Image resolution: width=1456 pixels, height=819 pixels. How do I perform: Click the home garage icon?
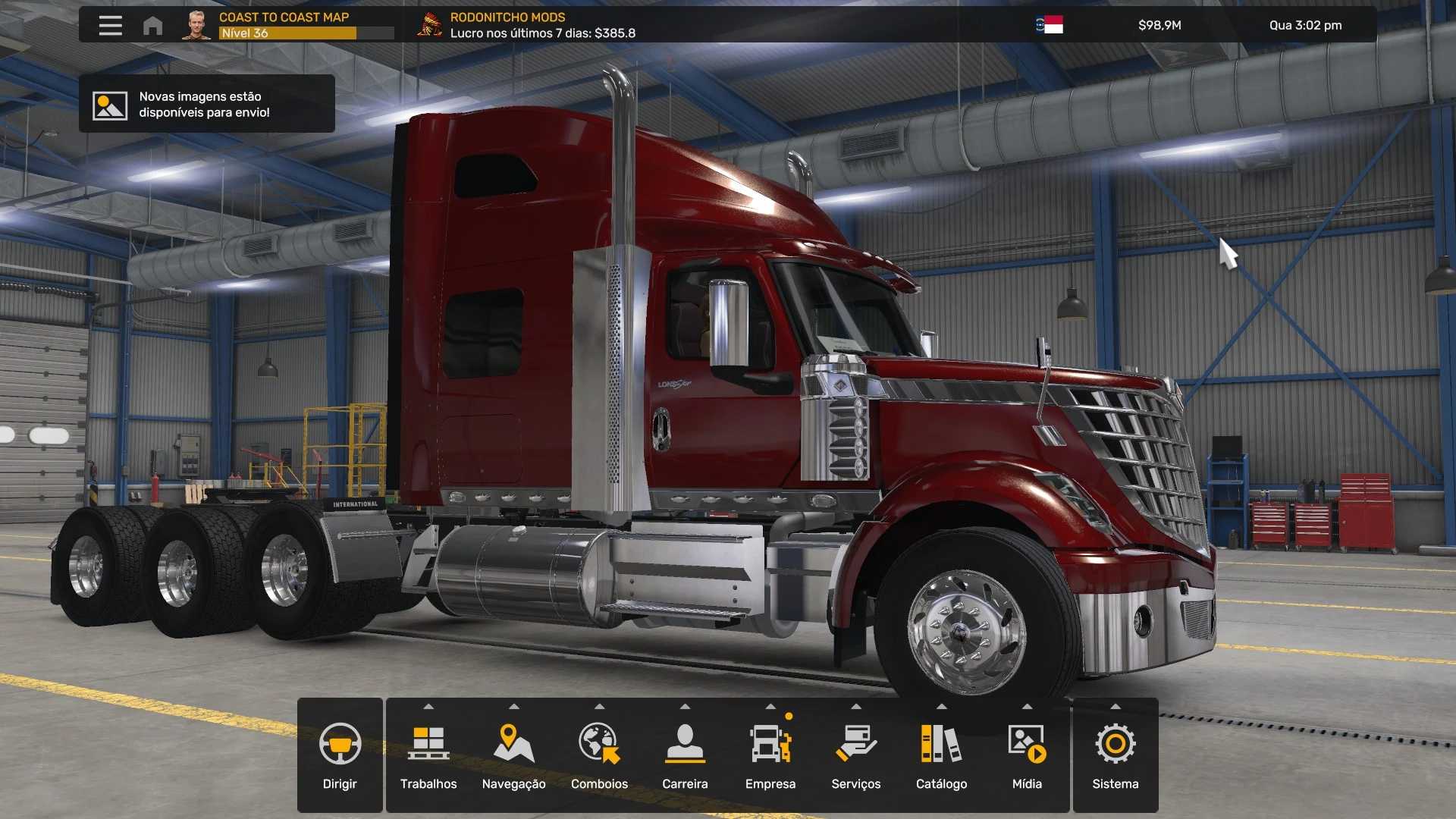[152, 26]
